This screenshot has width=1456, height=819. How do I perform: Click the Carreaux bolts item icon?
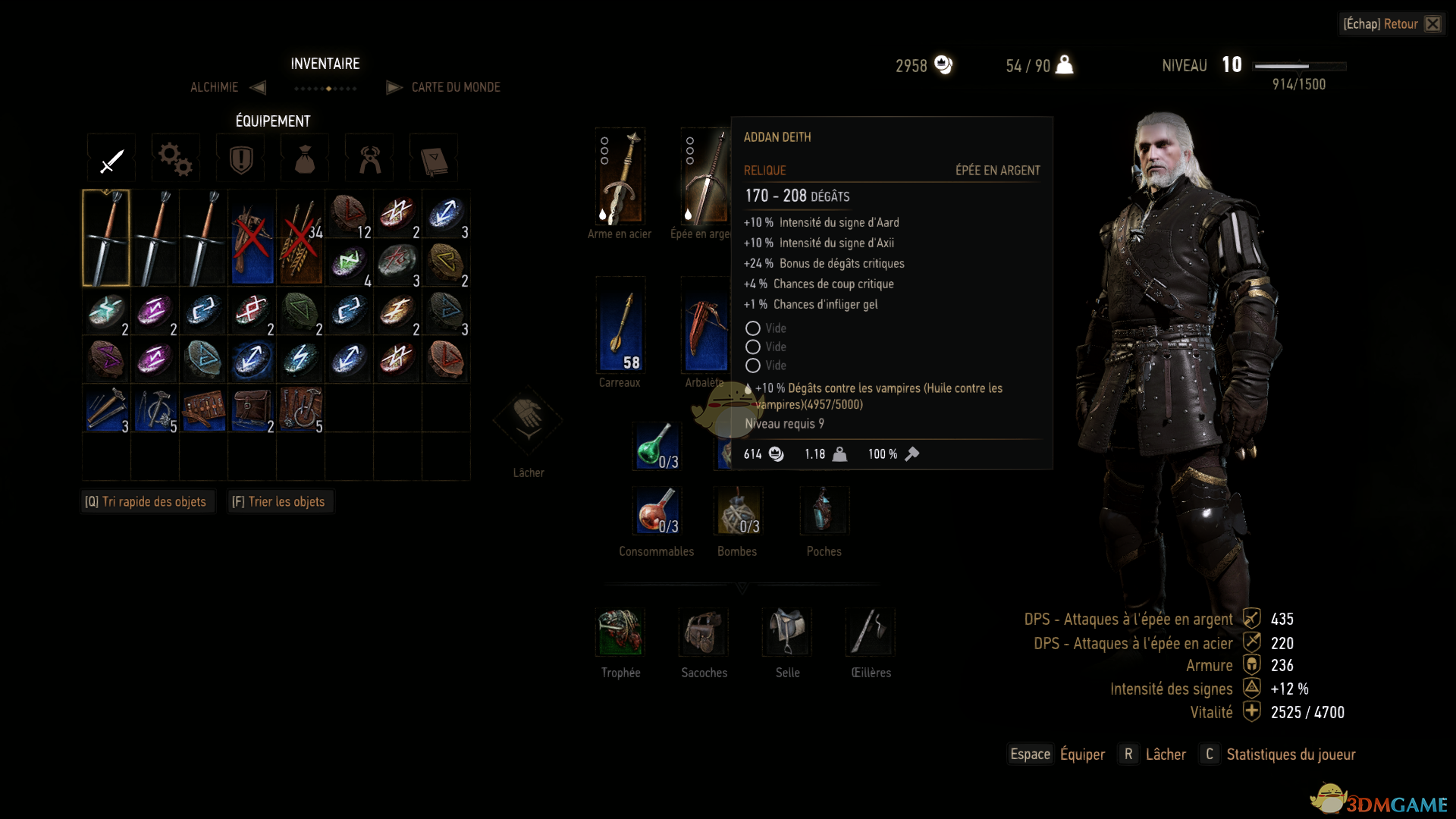coord(620,326)
